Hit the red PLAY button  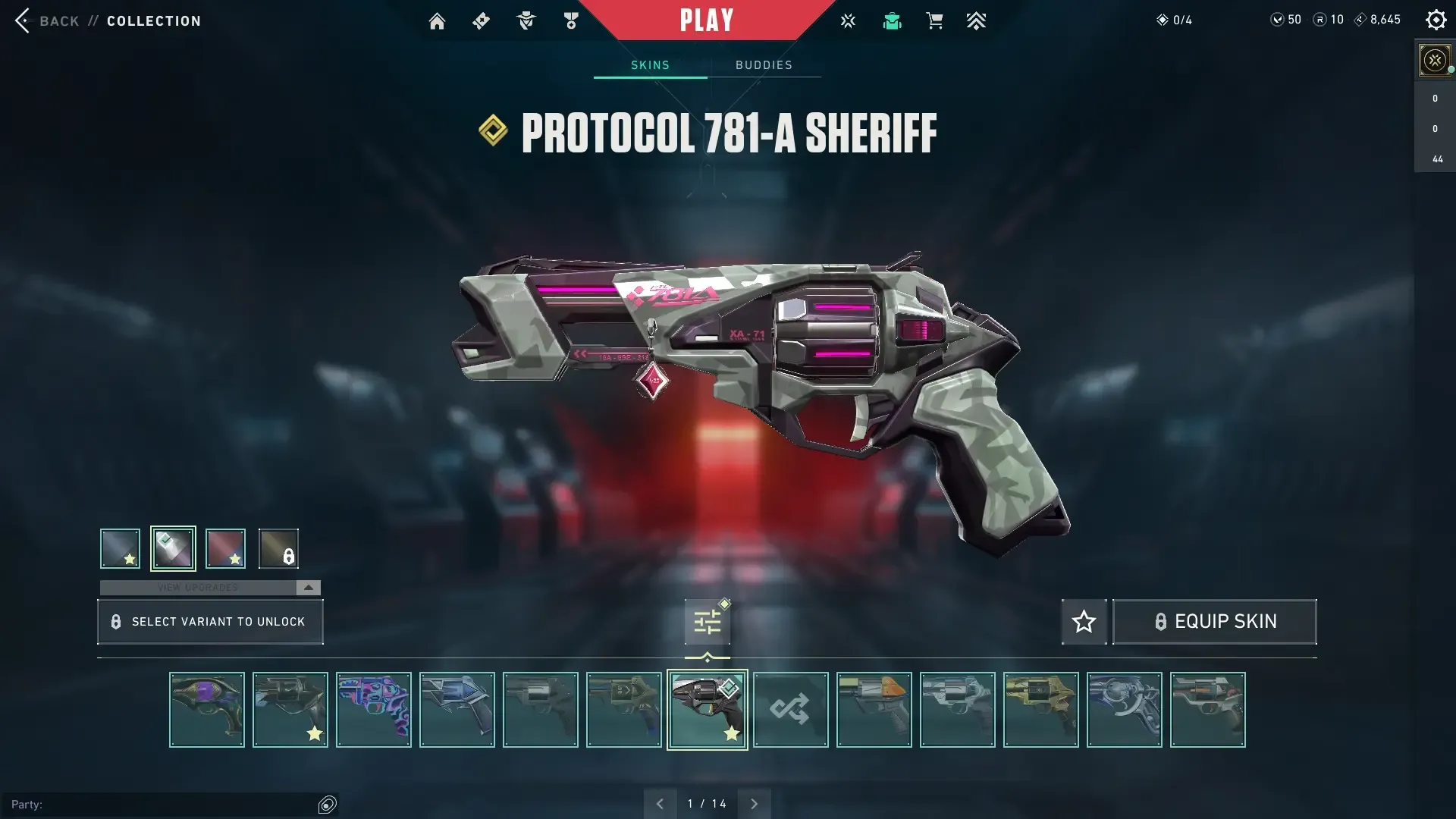tap(707, 20)
